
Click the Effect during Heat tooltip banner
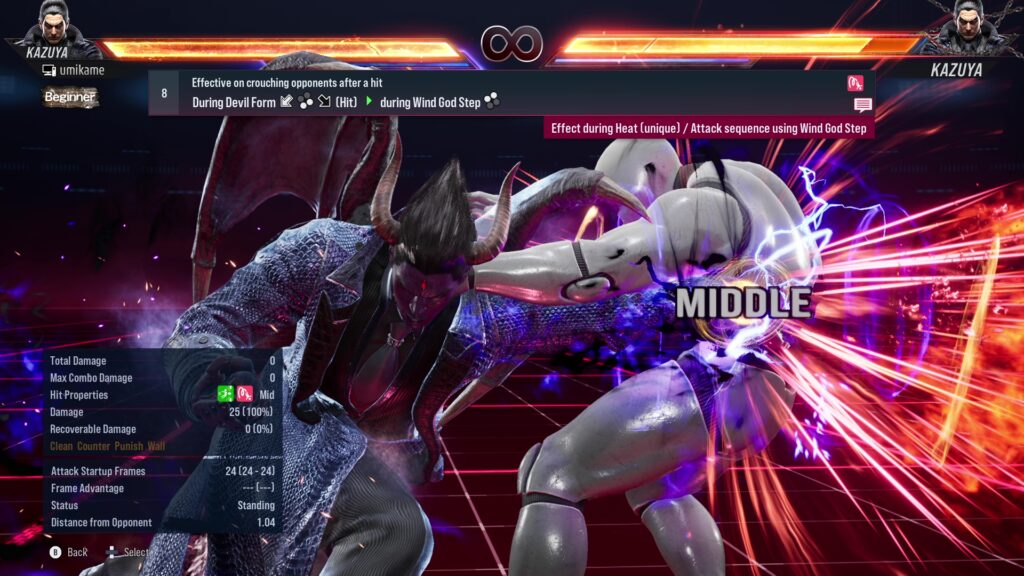click(709, 128)
